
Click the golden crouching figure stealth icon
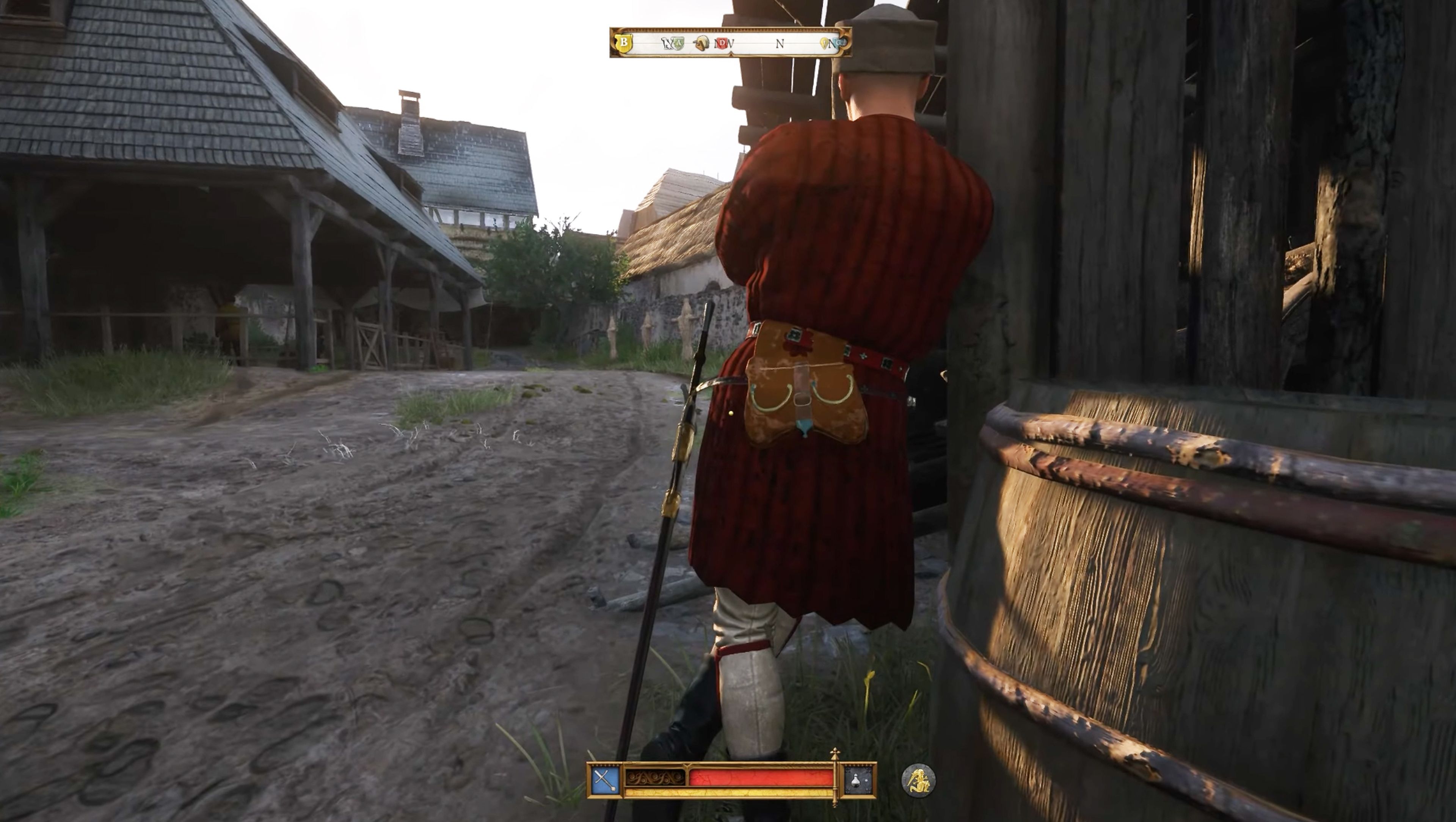point(918,780)
